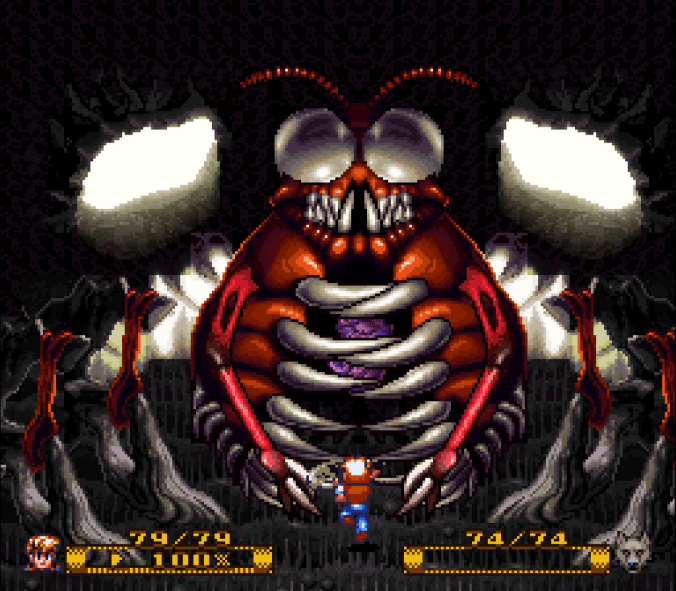Select the boy hero portrait

[44, 552]
